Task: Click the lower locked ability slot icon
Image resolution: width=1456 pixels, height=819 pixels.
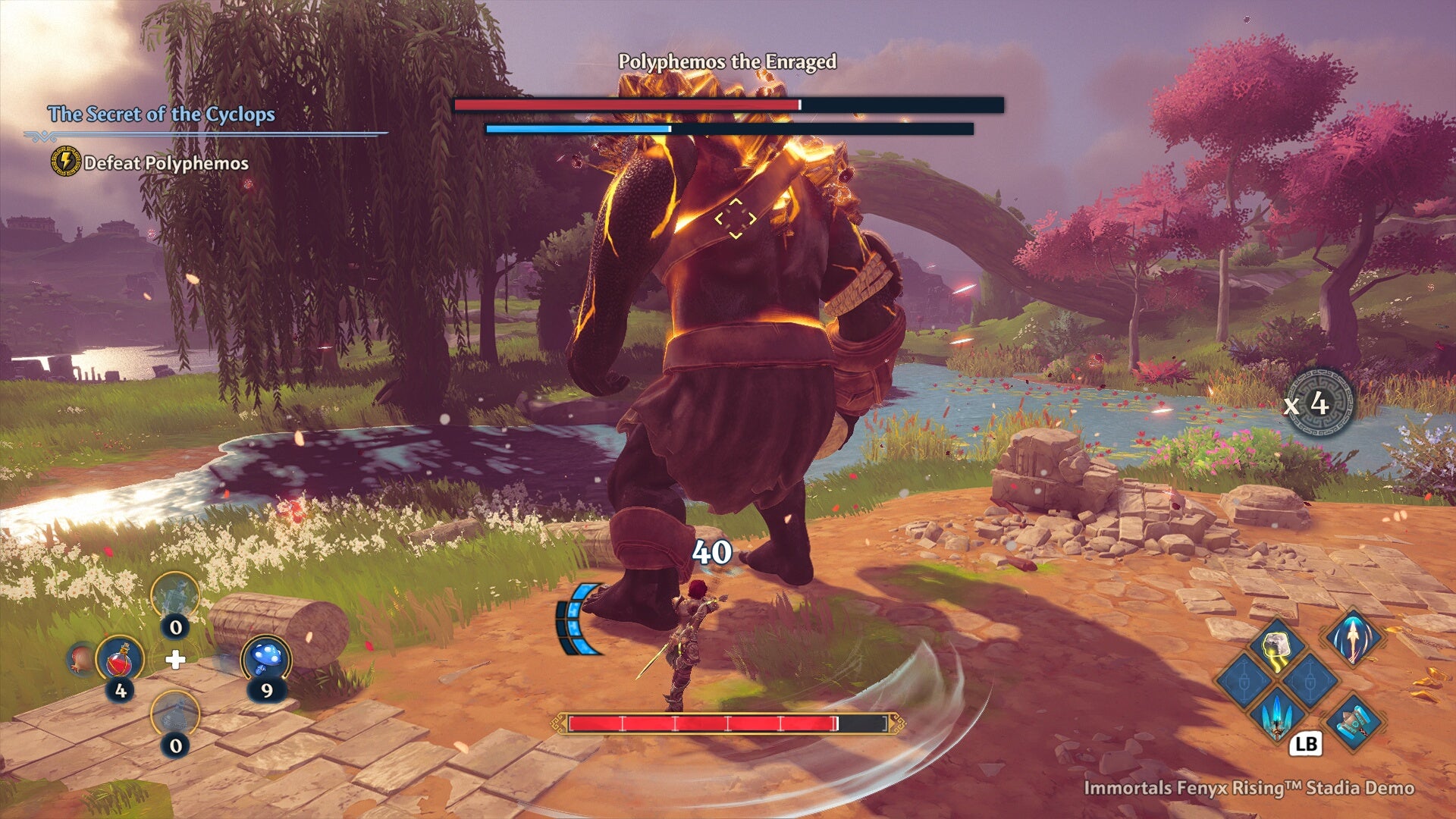Action: (x=1309, y=680)
